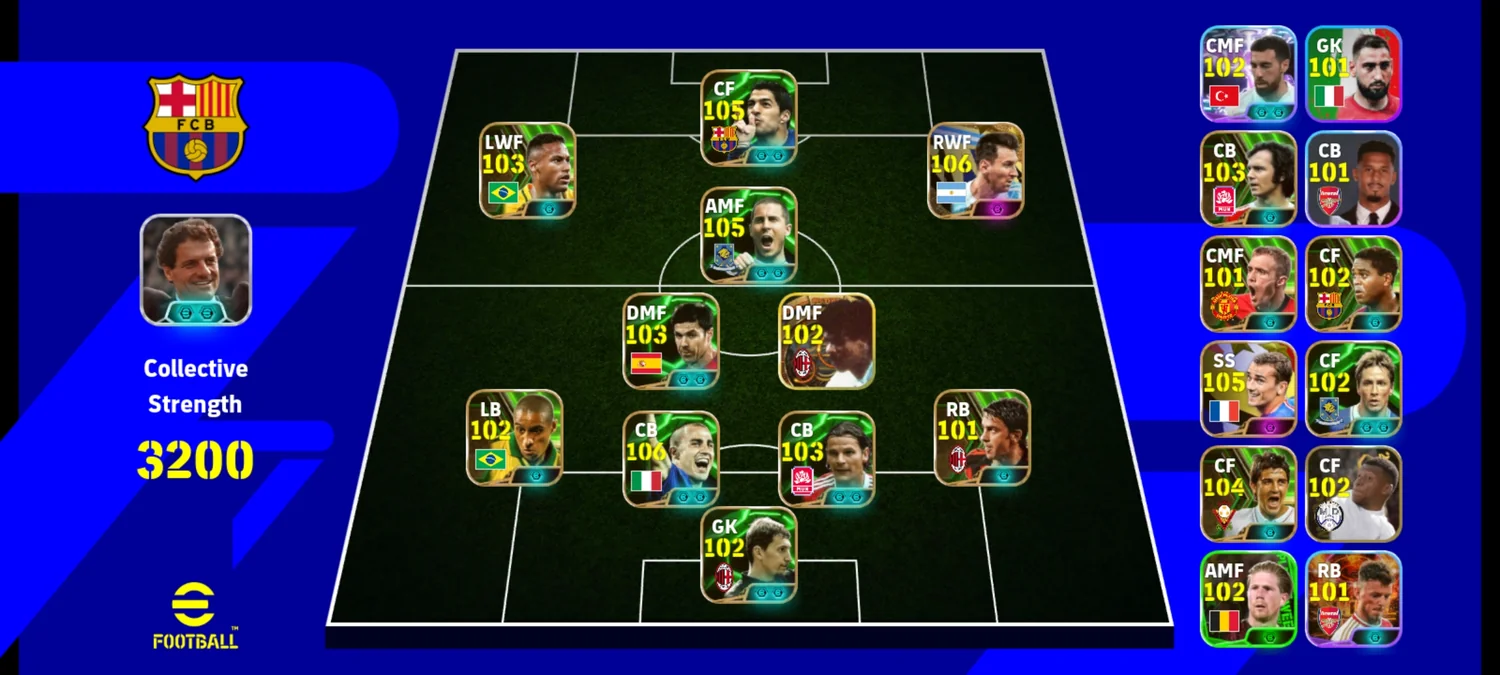
Task: Select the LB 102 Brazil card
Action: (514, 437)
